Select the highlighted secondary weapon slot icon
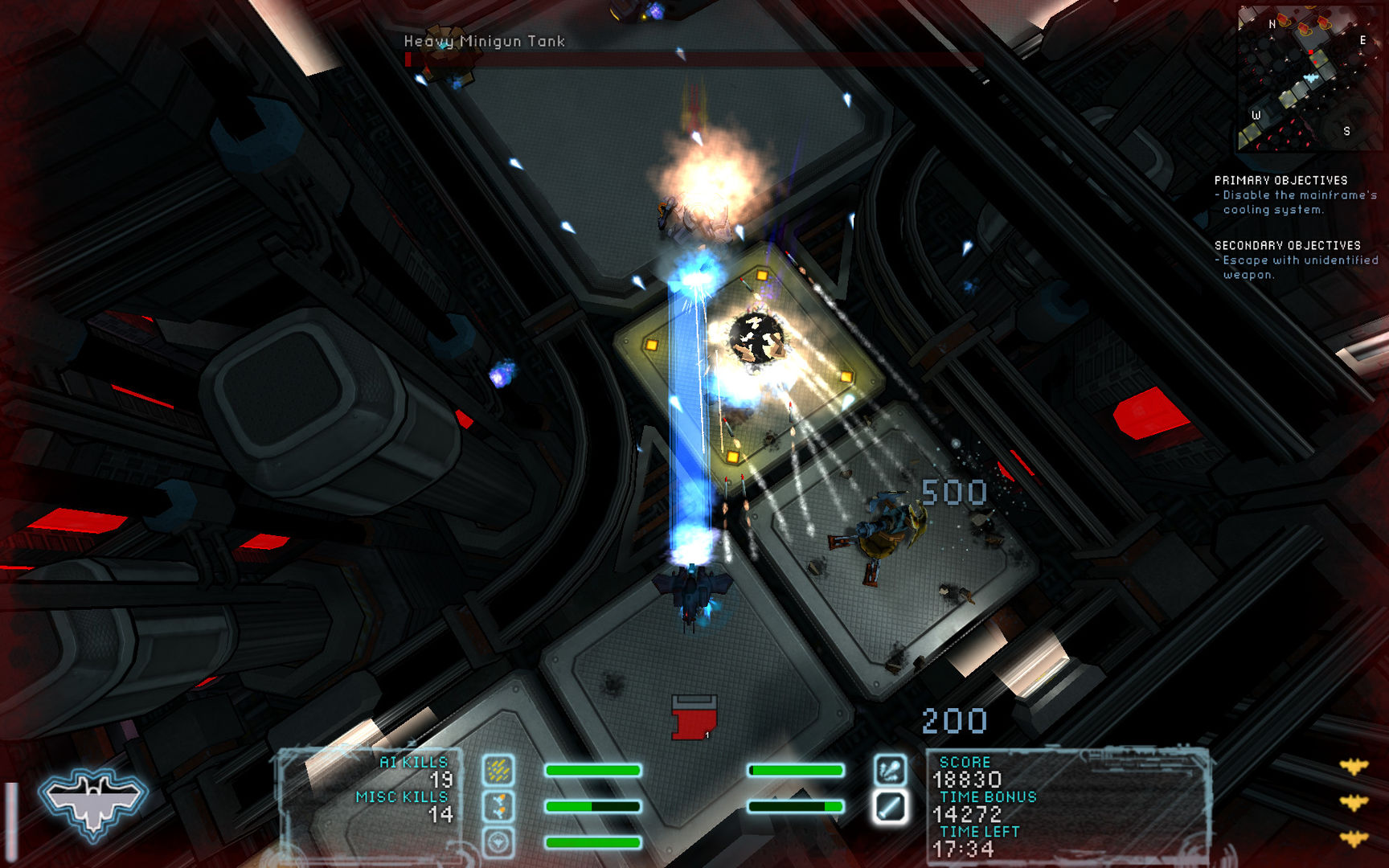Screen dimensions: 1389x868 tap(891, 808)
